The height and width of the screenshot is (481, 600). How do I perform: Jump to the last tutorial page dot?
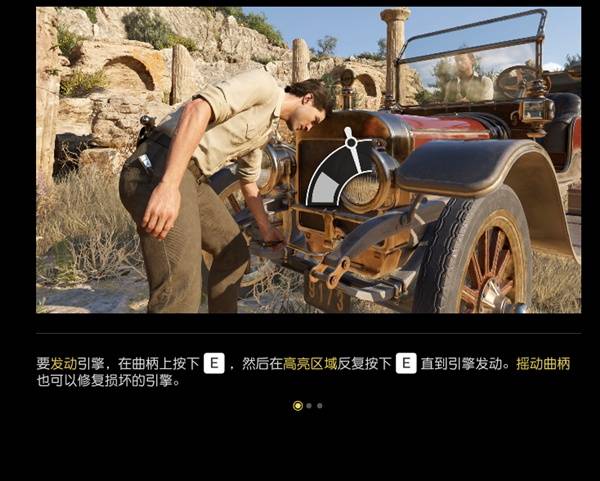[x=319, y=406]
